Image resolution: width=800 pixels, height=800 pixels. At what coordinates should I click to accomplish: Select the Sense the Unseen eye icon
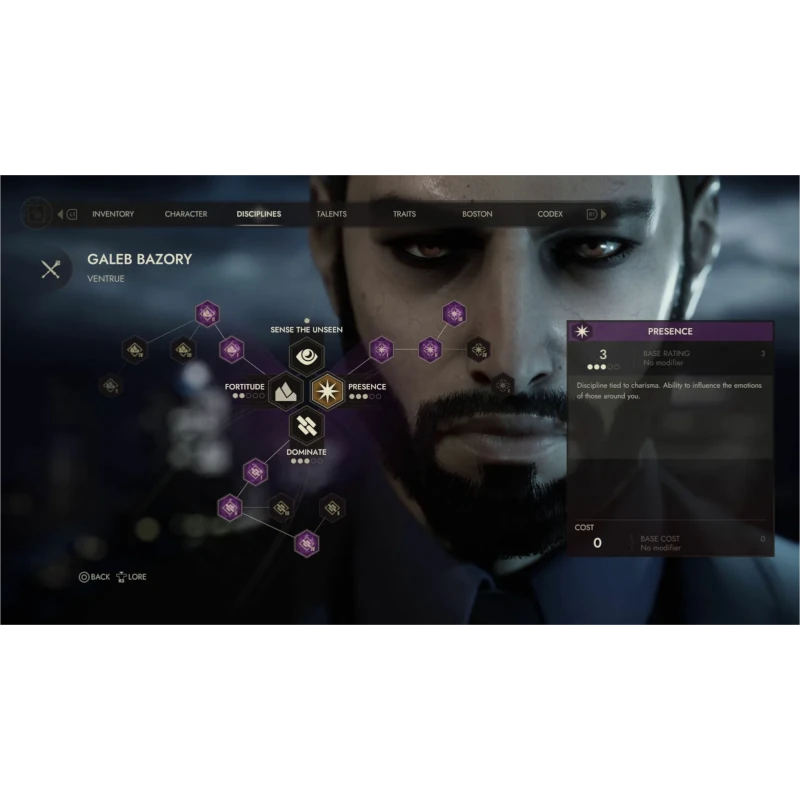[x=306, y=355]
